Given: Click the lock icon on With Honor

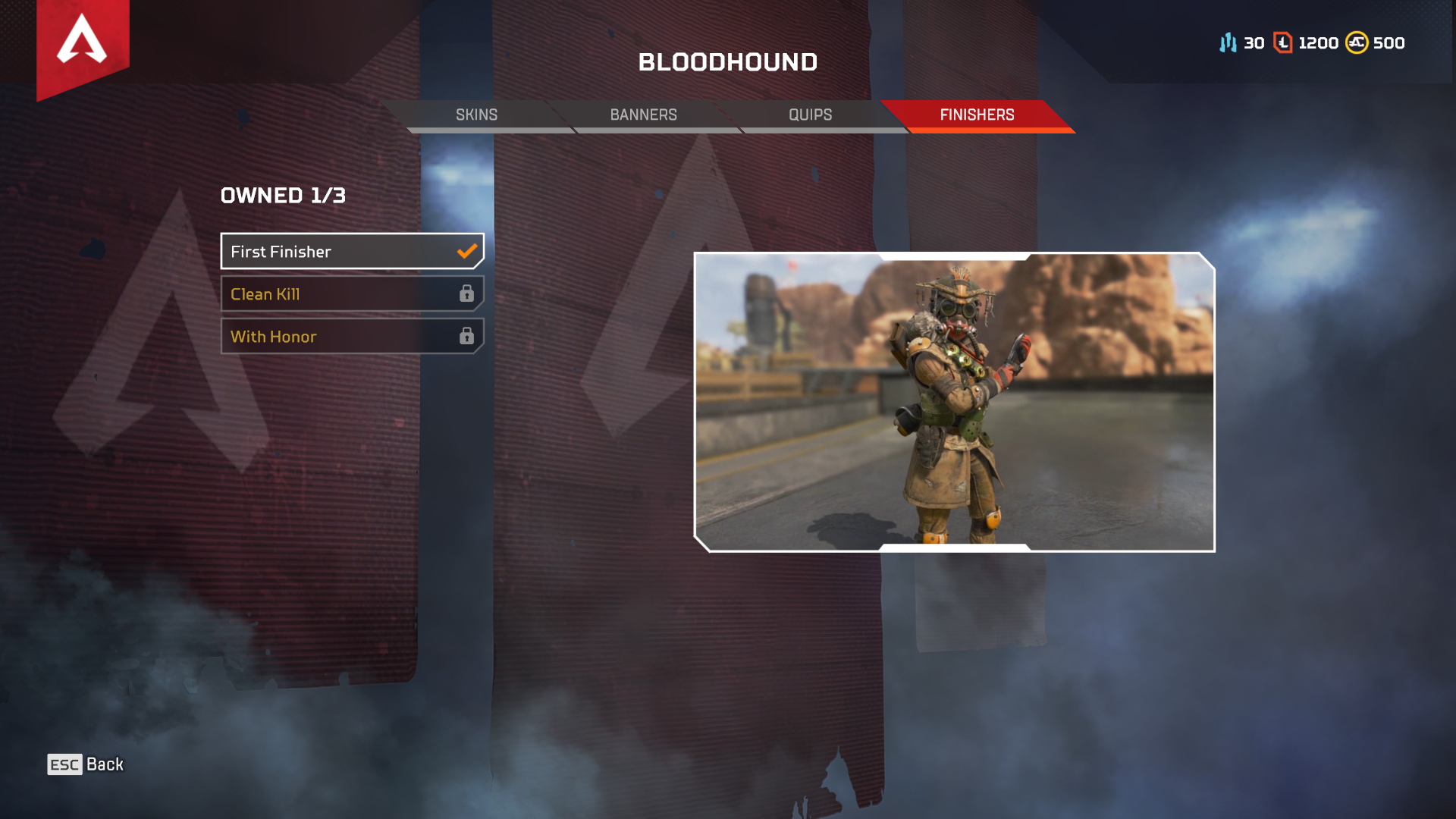Looking at the screenshot, I should [468, 336].
